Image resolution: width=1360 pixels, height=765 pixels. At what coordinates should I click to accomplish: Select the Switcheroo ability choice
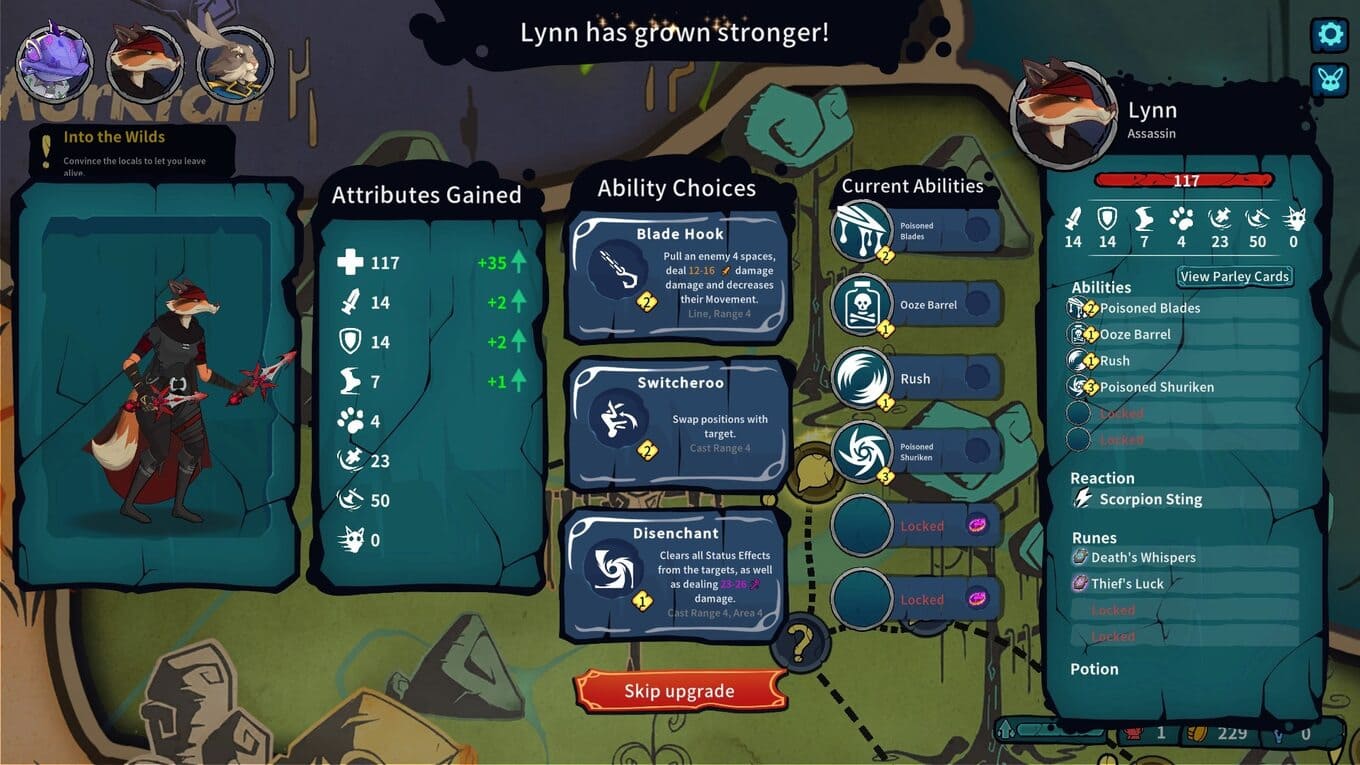pyautogui.click(x=678, y=422)
